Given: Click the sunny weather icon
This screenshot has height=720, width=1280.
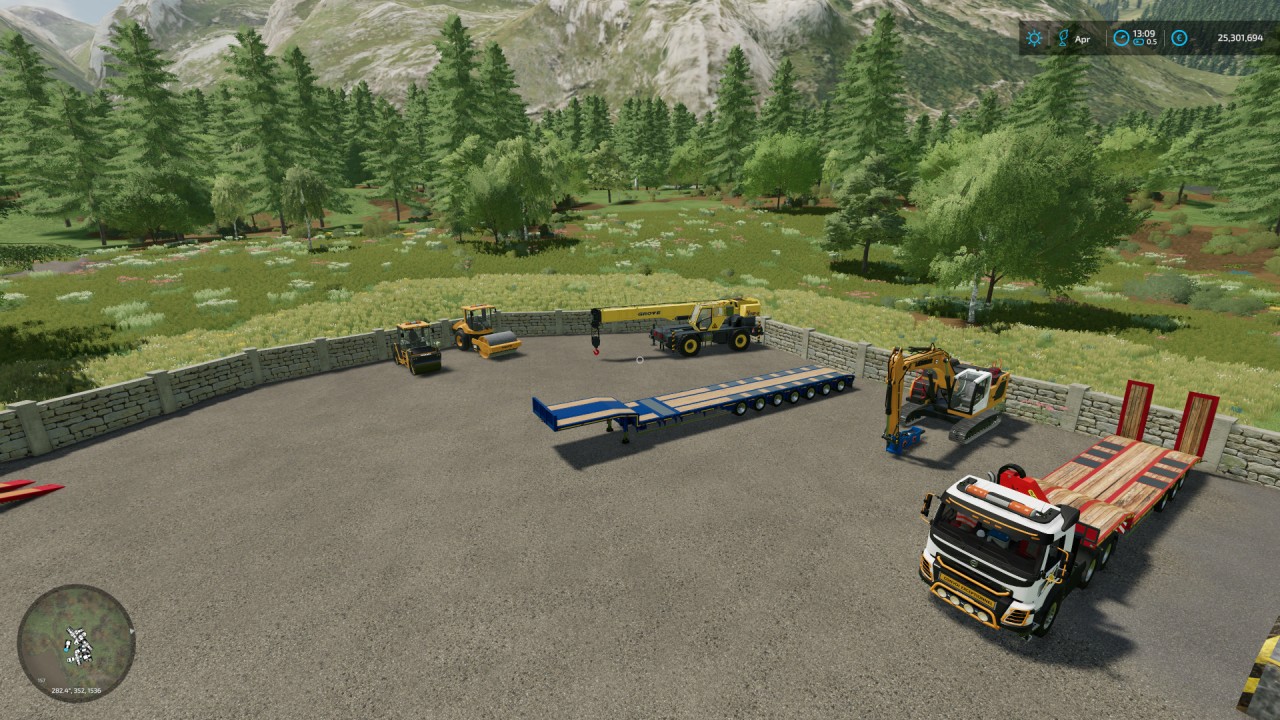Looking at the screenshot, I should pyautogui.click(x=1034, y=38).
